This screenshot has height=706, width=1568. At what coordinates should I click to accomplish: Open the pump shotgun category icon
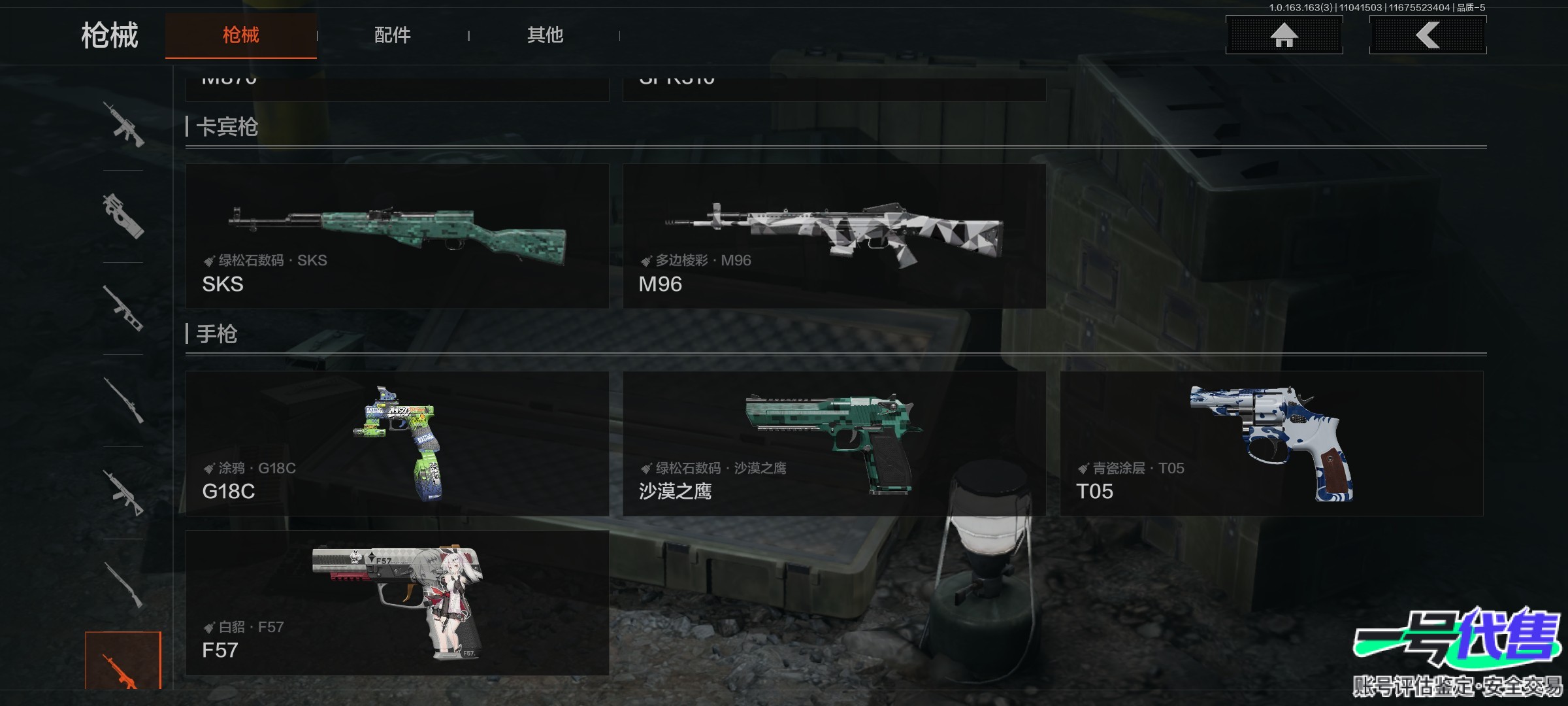point(123,584)
